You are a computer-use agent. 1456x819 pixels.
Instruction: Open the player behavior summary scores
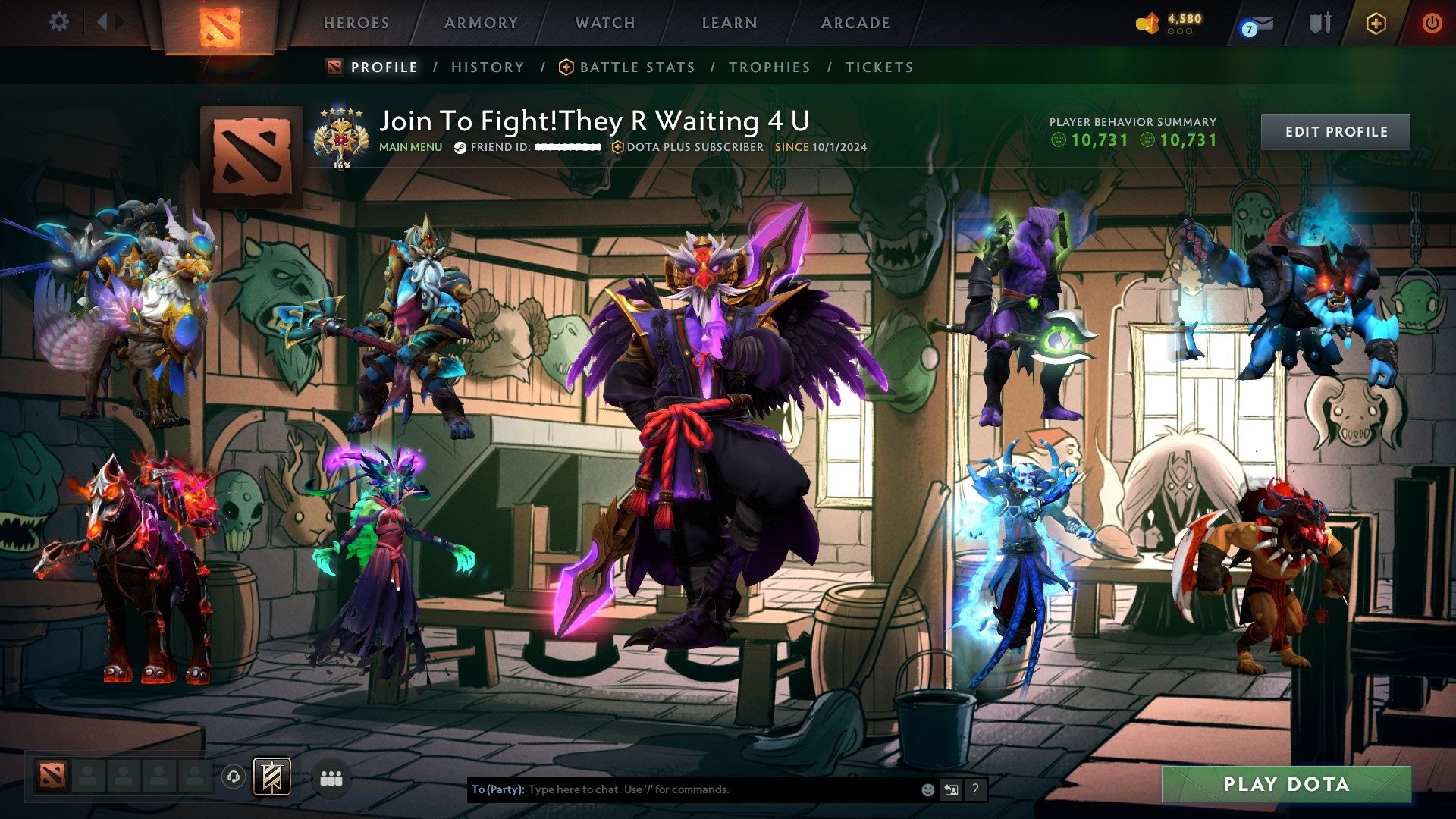point(1133,140)
